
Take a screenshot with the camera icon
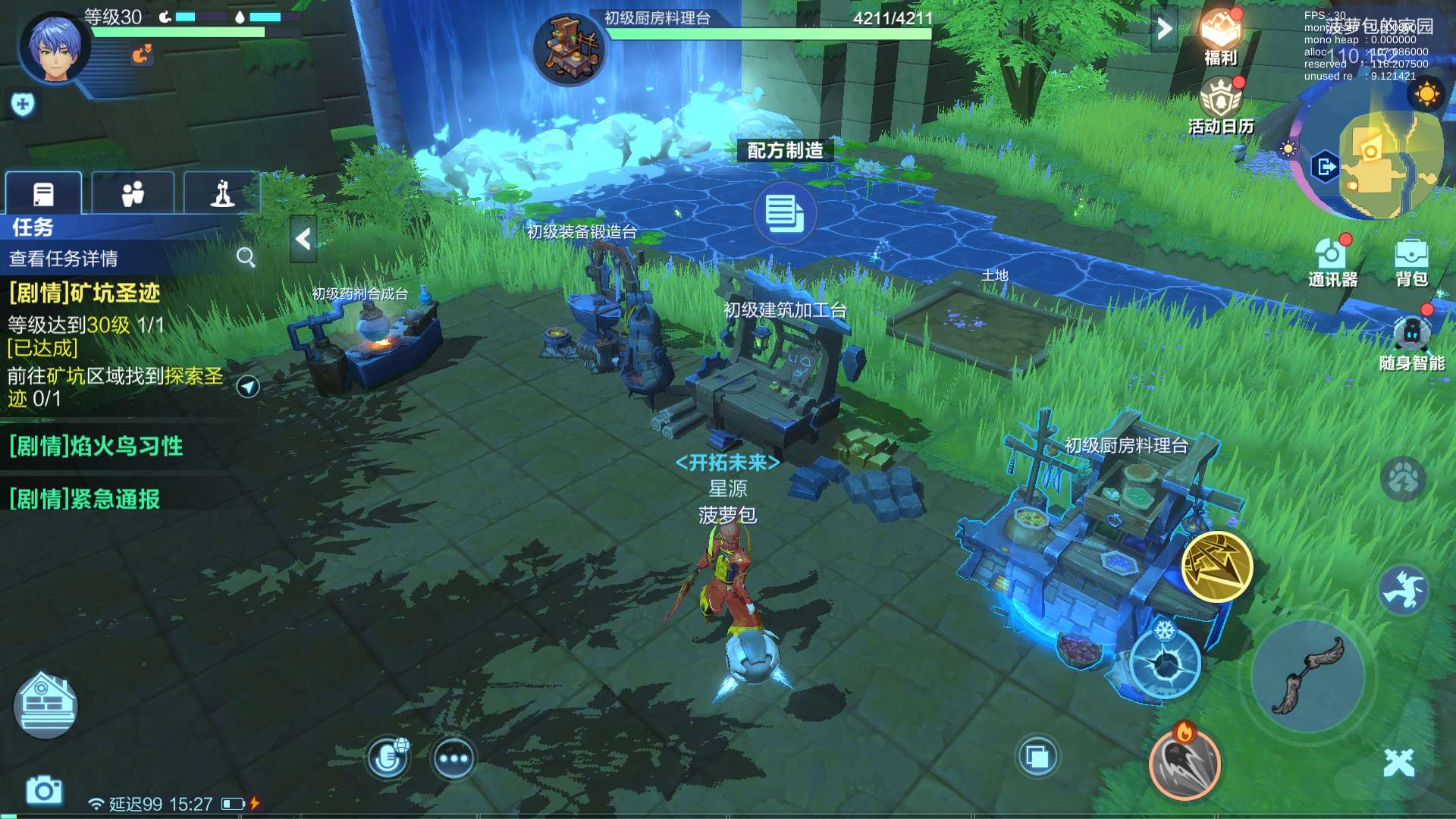[x=44, y=791]
